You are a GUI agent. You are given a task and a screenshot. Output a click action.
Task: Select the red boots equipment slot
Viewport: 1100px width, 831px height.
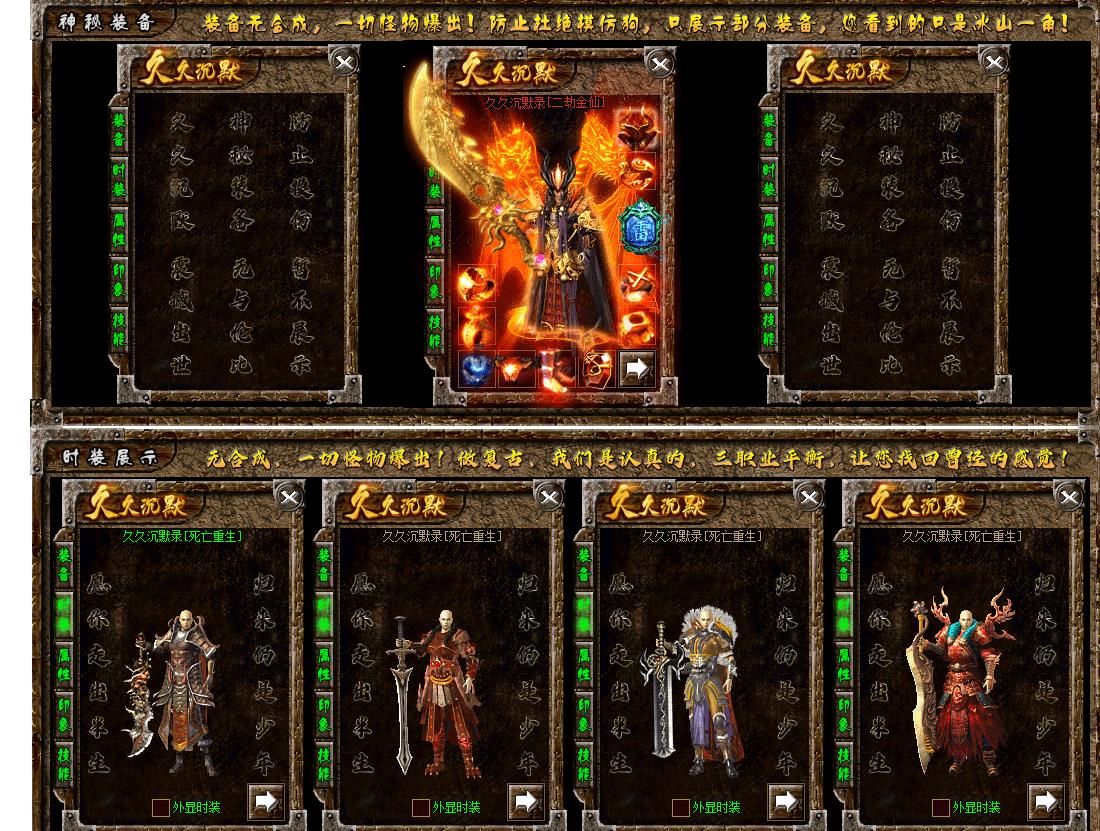[555, 370]
